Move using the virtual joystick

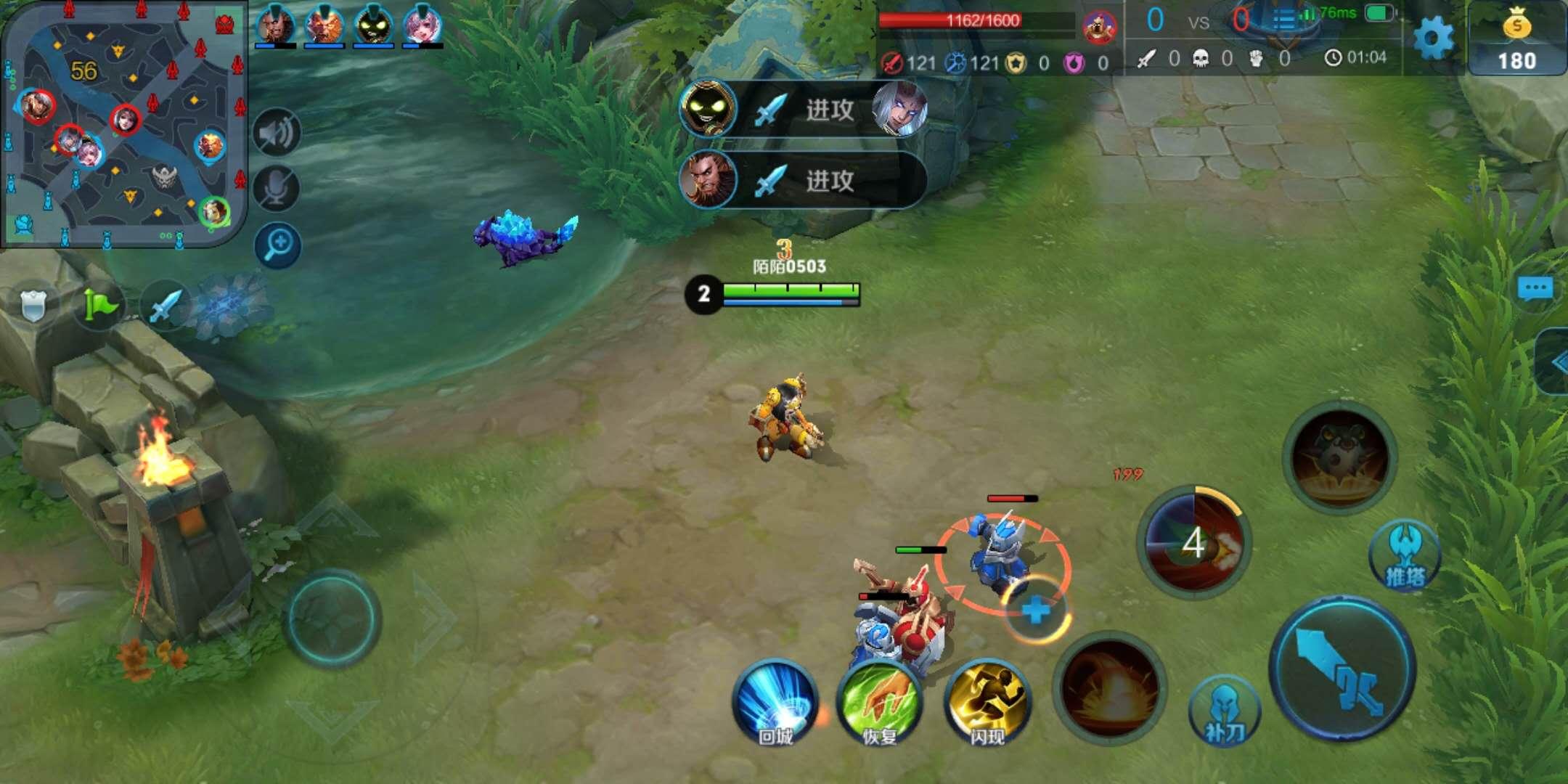coord(332,618)
